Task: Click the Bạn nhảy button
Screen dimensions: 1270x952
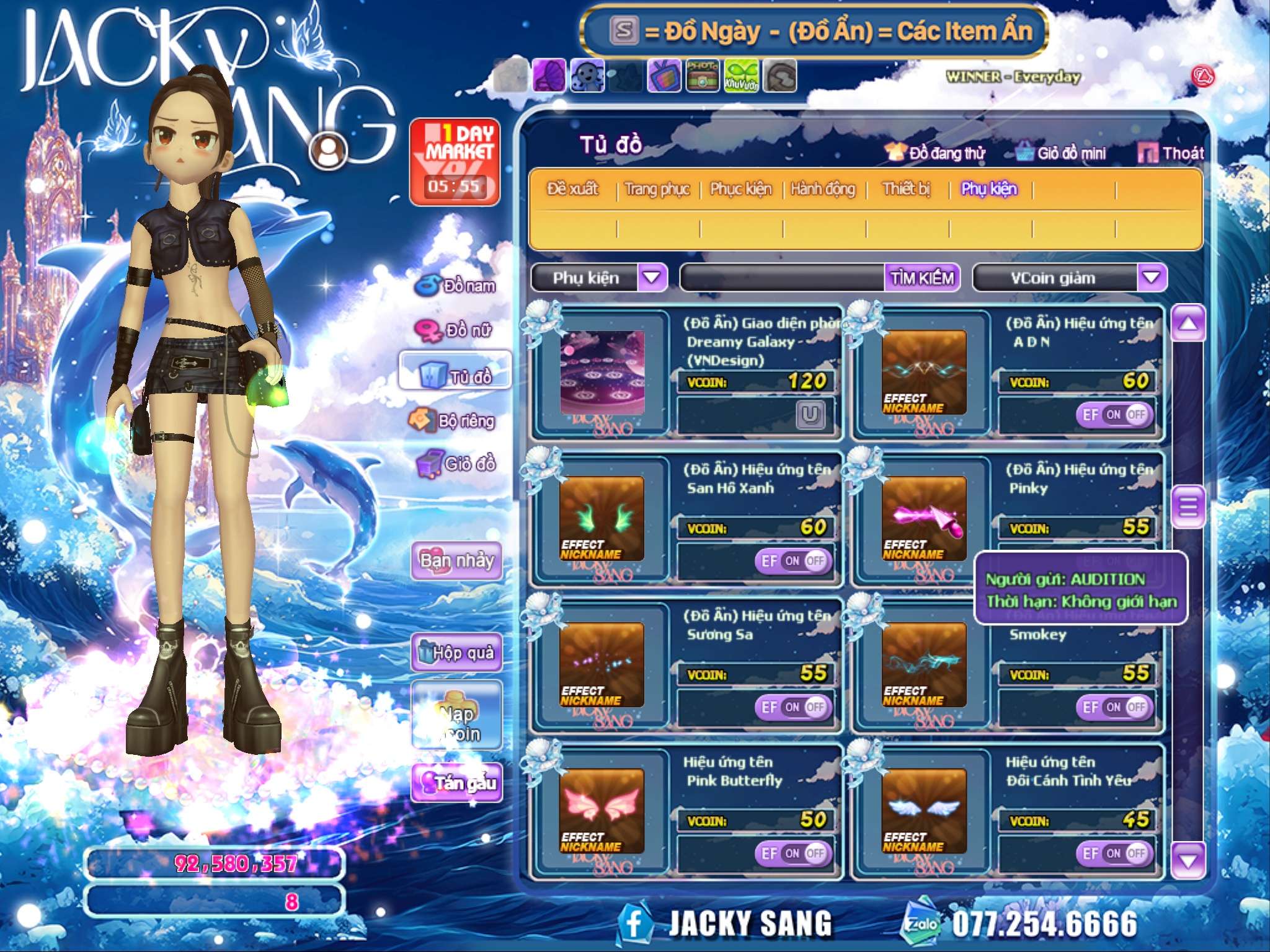Action: (457, 561)
